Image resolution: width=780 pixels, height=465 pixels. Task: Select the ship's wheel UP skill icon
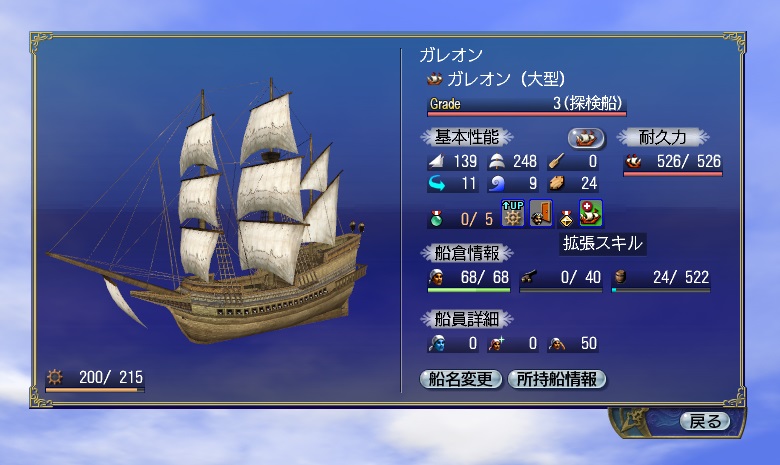[513, 213]
